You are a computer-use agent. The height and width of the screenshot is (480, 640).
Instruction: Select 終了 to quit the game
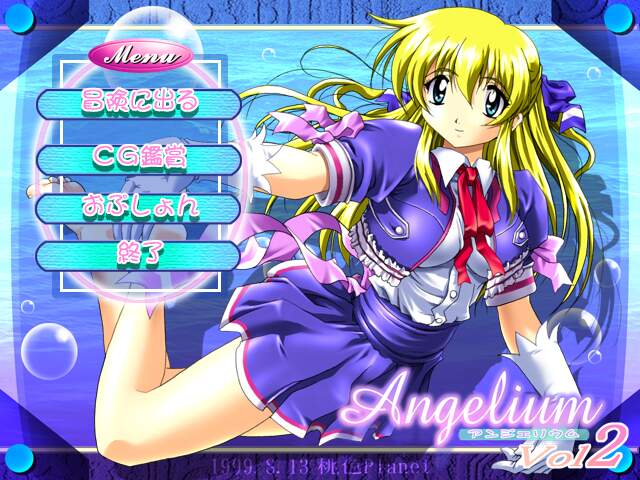coord(138,255)
